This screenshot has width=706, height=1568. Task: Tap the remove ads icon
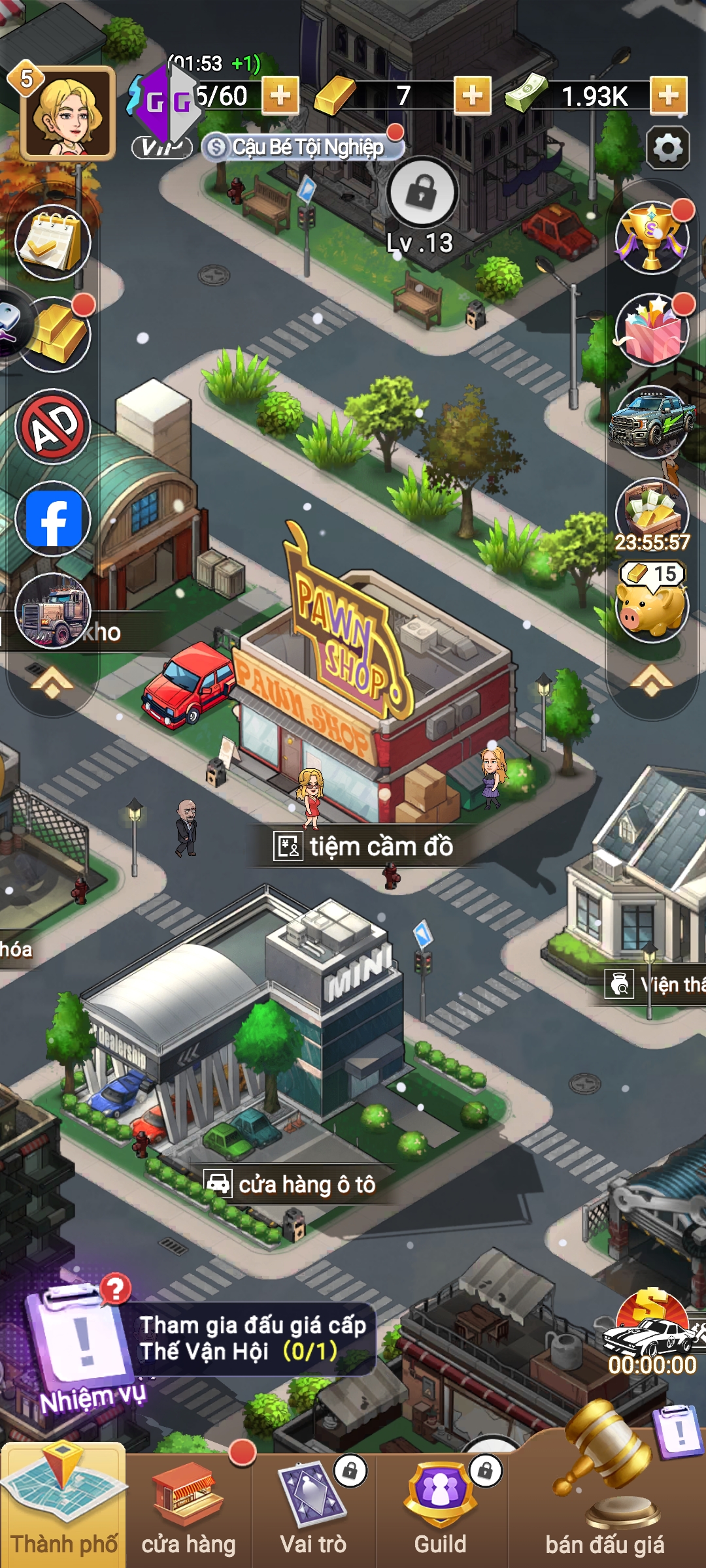coord(53,427)
